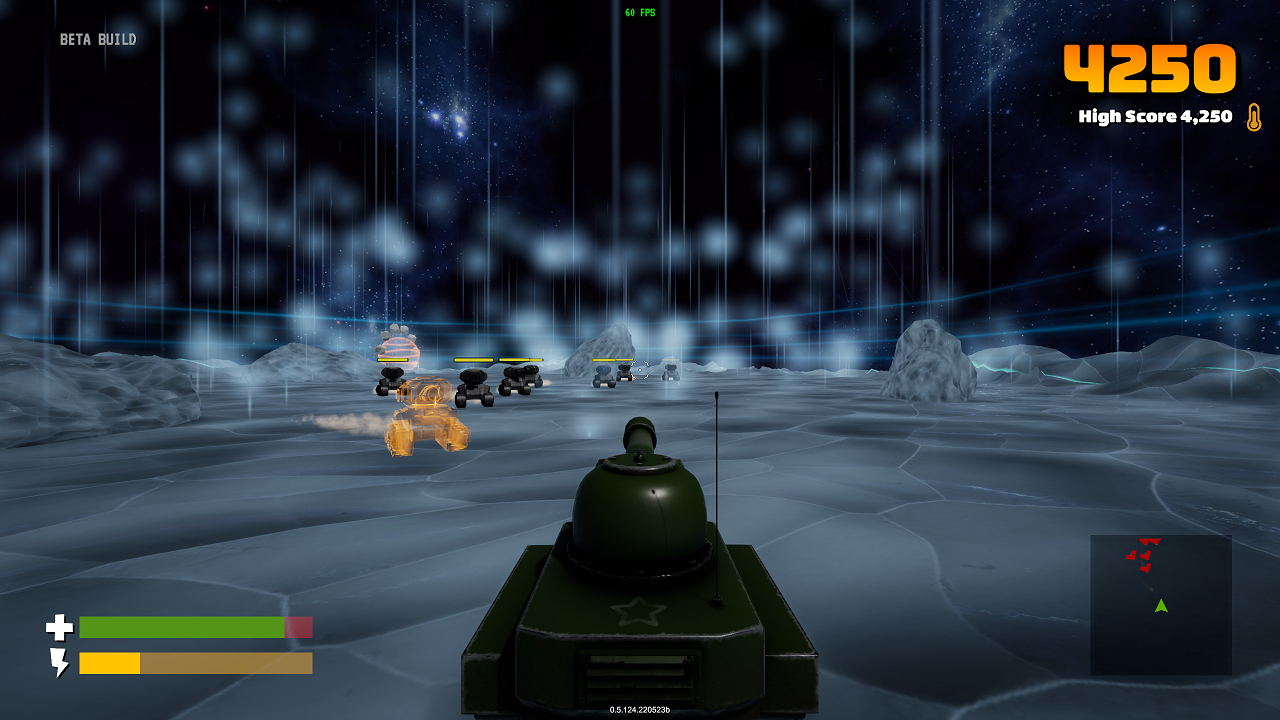Image resolution: width=1280 pixels, height=720 pixels.
Task: Click the BETA BUILD label
Action: [98, 39]
